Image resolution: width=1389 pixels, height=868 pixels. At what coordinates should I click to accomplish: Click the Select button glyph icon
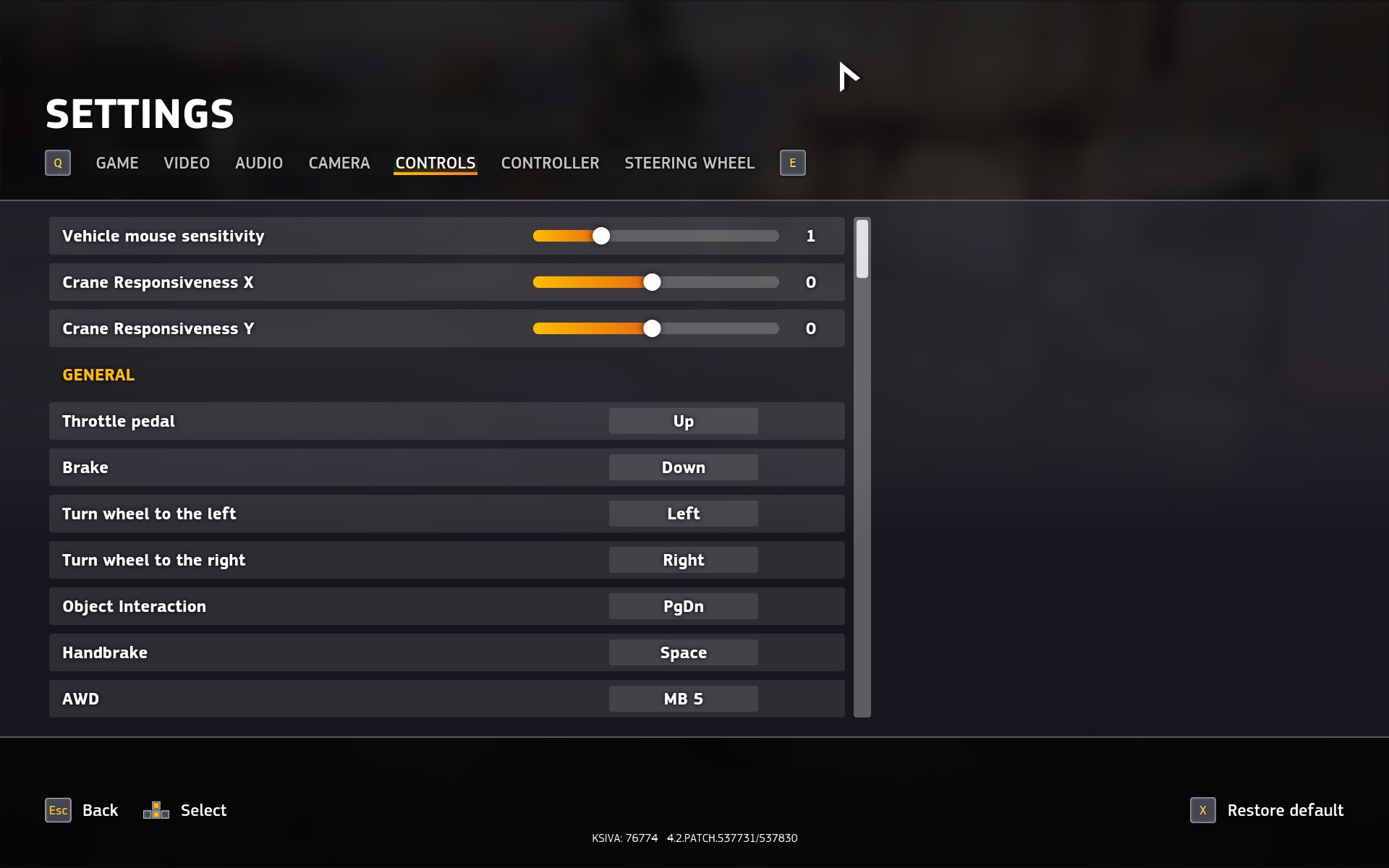156,810
